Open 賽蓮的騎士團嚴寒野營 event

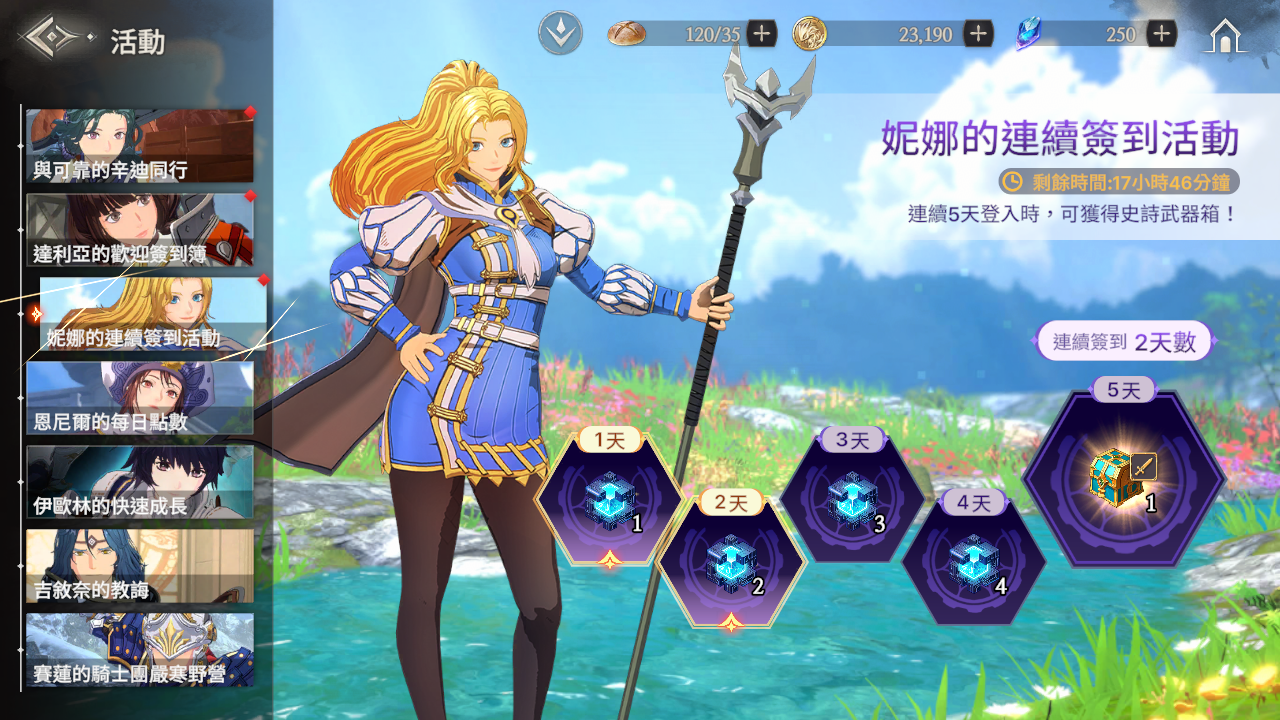point(139,650)
